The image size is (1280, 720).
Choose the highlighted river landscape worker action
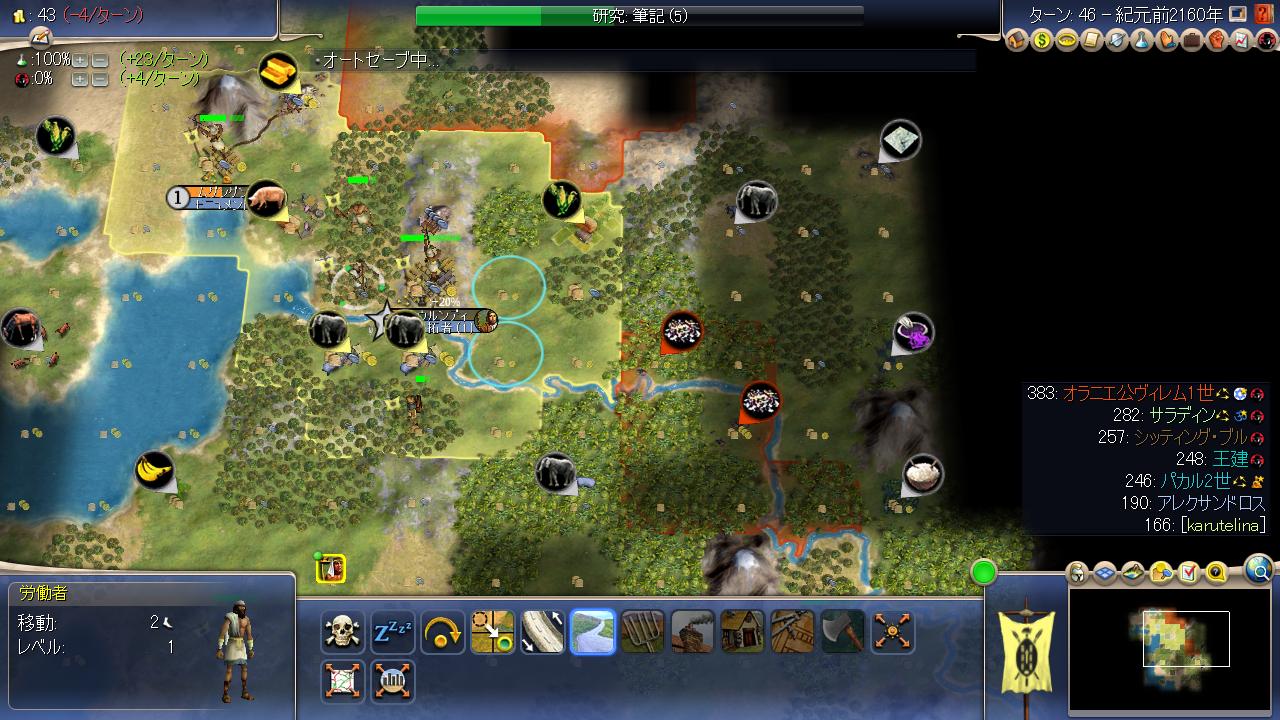click(x=593, y=632)
